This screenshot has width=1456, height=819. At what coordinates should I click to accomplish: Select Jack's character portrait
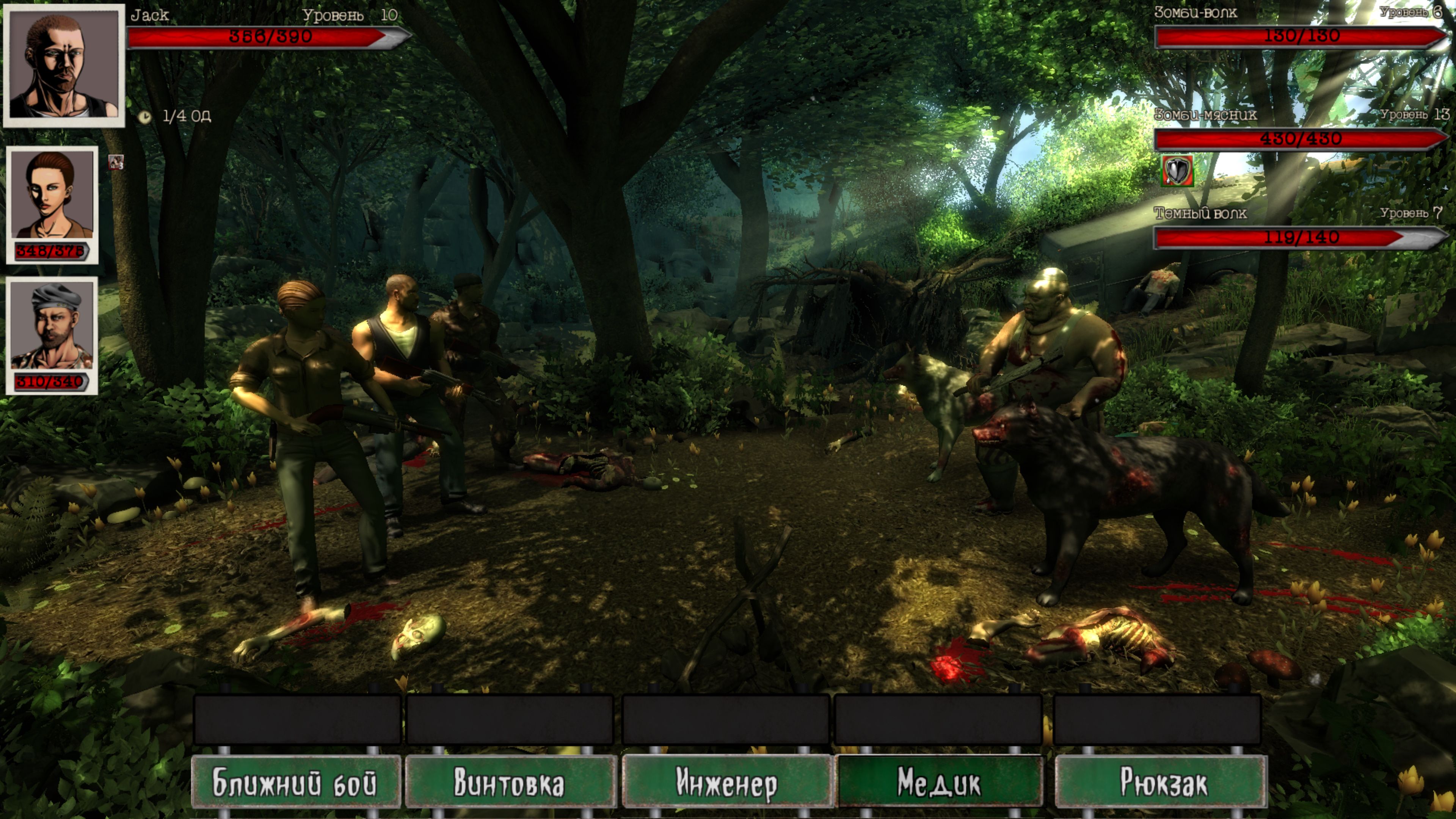point(64,65)
